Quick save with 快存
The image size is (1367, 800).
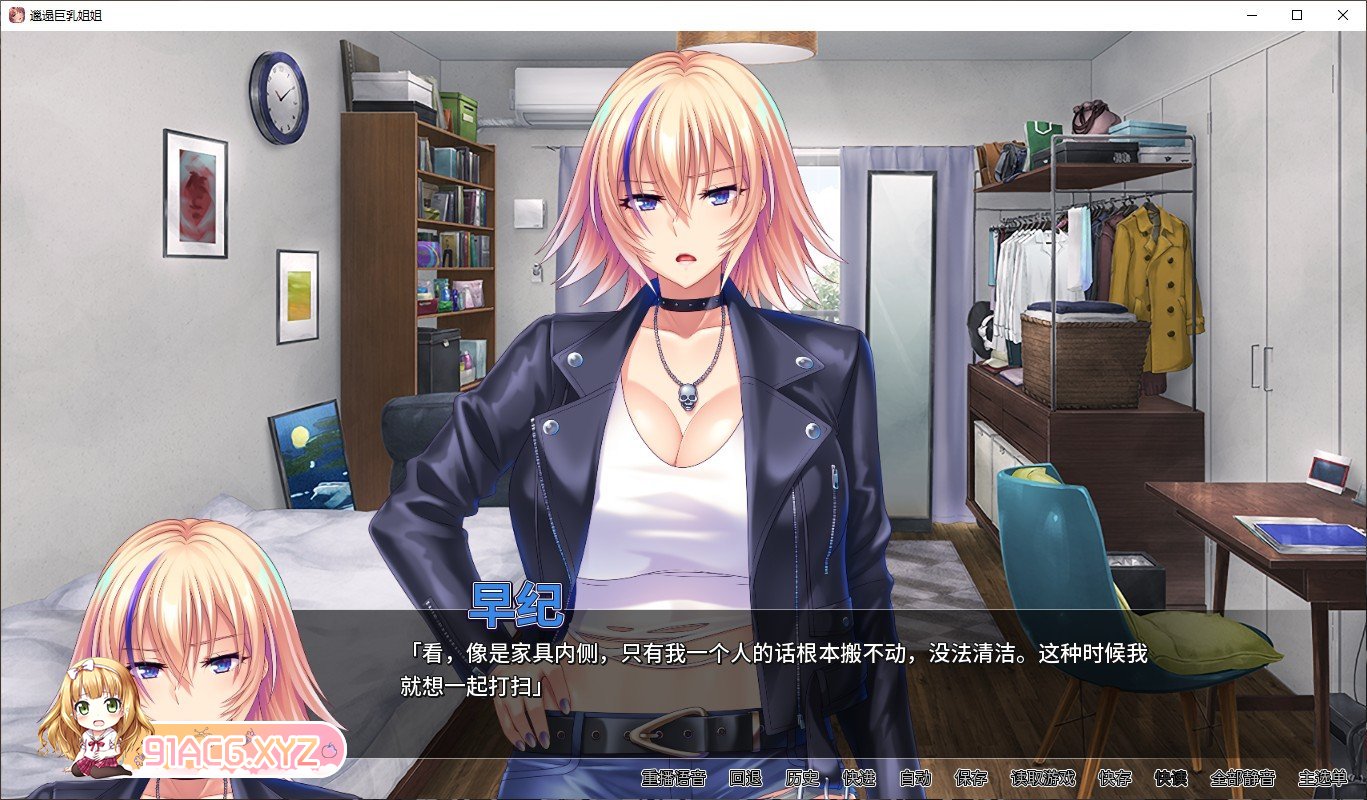pyautogui.click(x=1115, y=778)
